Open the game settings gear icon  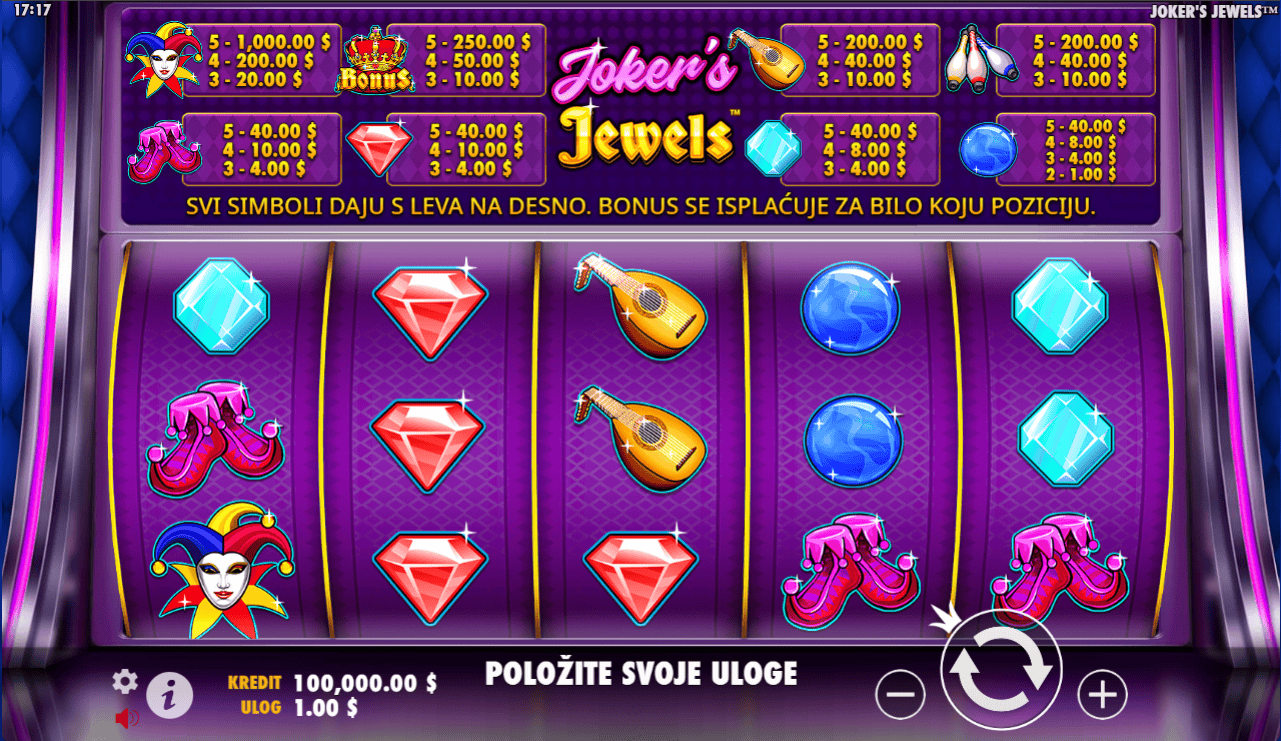[x=125, y=679]
